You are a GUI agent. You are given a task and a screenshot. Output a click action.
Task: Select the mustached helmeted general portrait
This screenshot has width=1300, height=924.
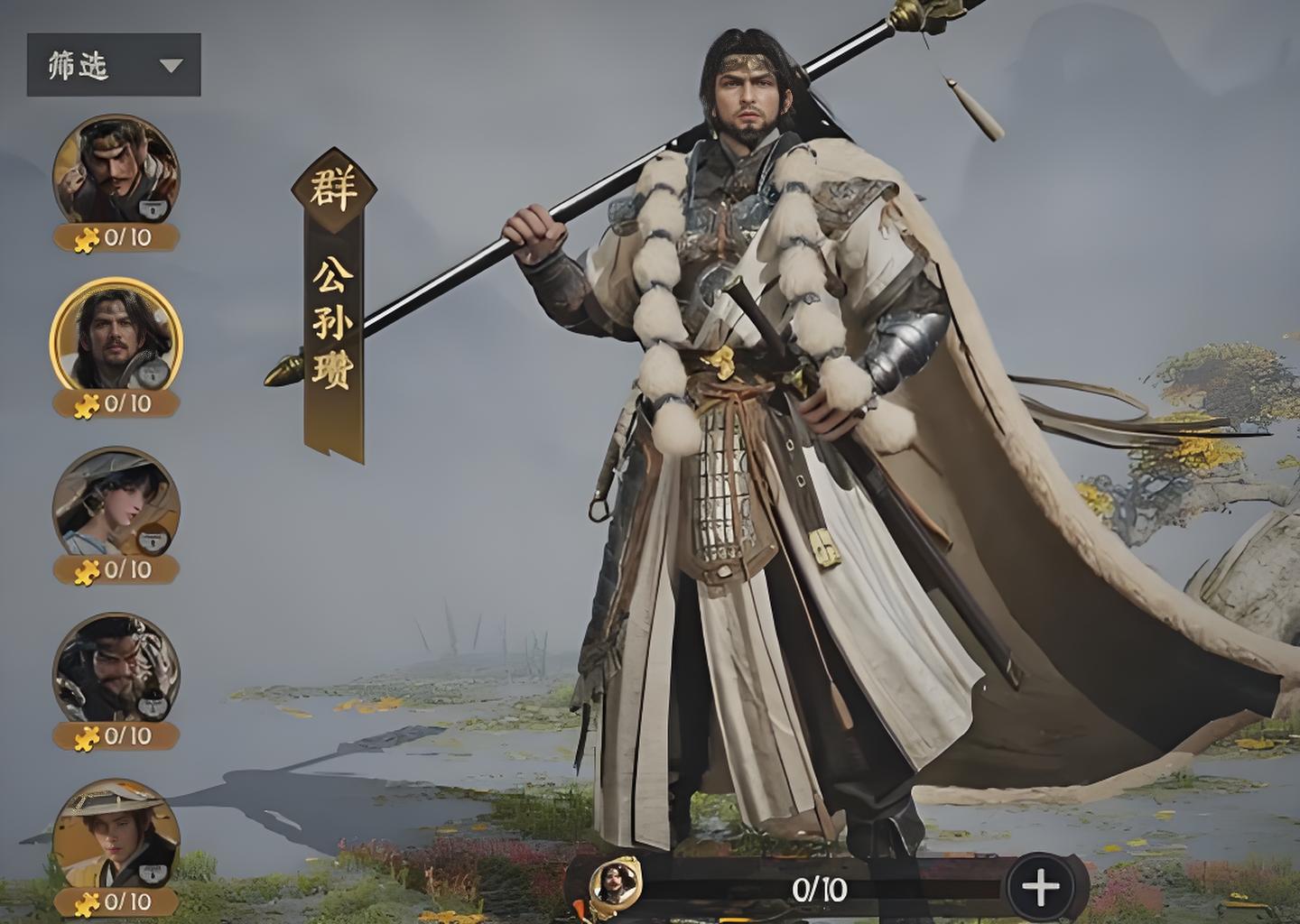(x=116, y=170)
